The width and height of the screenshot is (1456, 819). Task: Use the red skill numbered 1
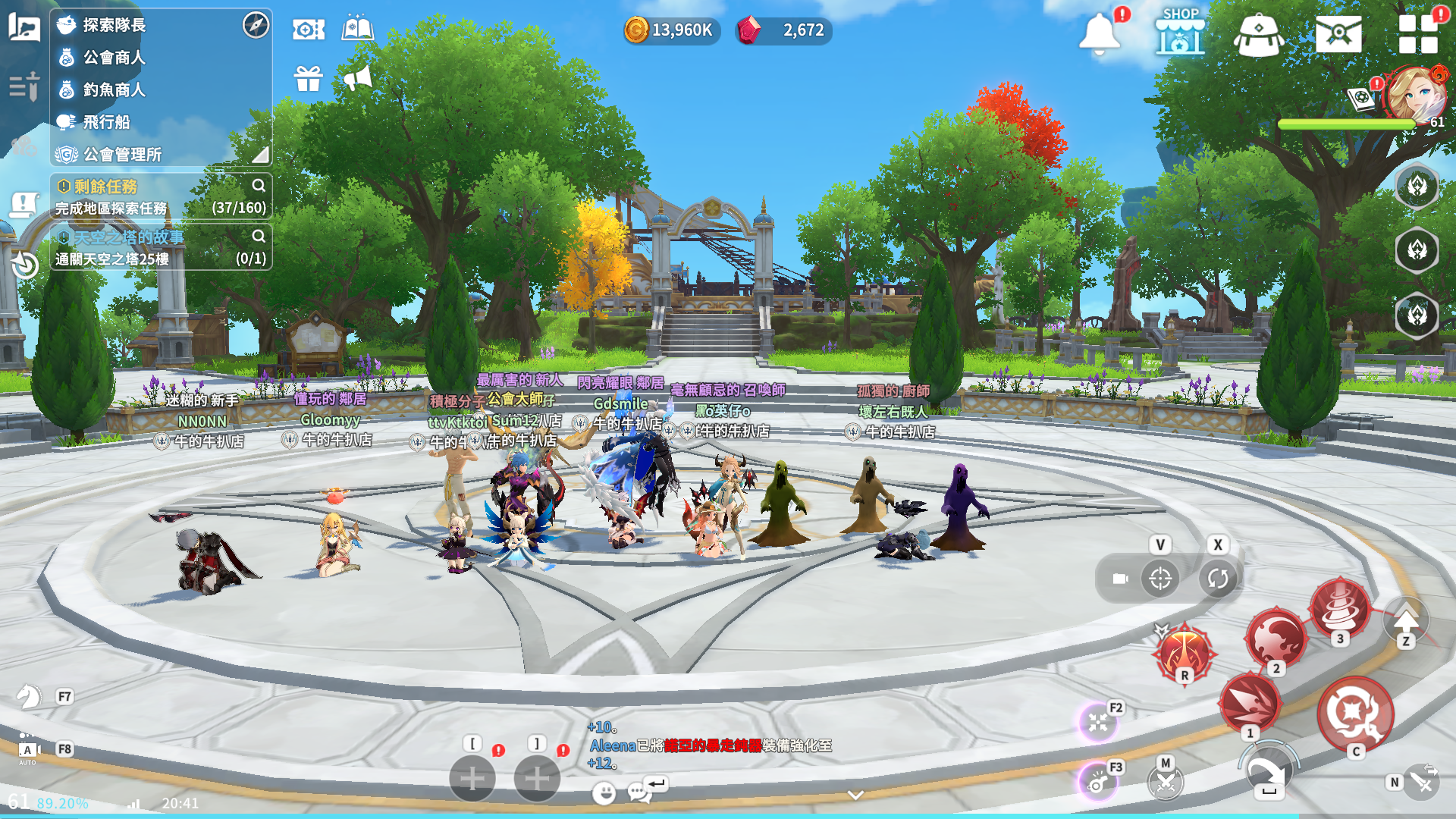click(1250, 701)
